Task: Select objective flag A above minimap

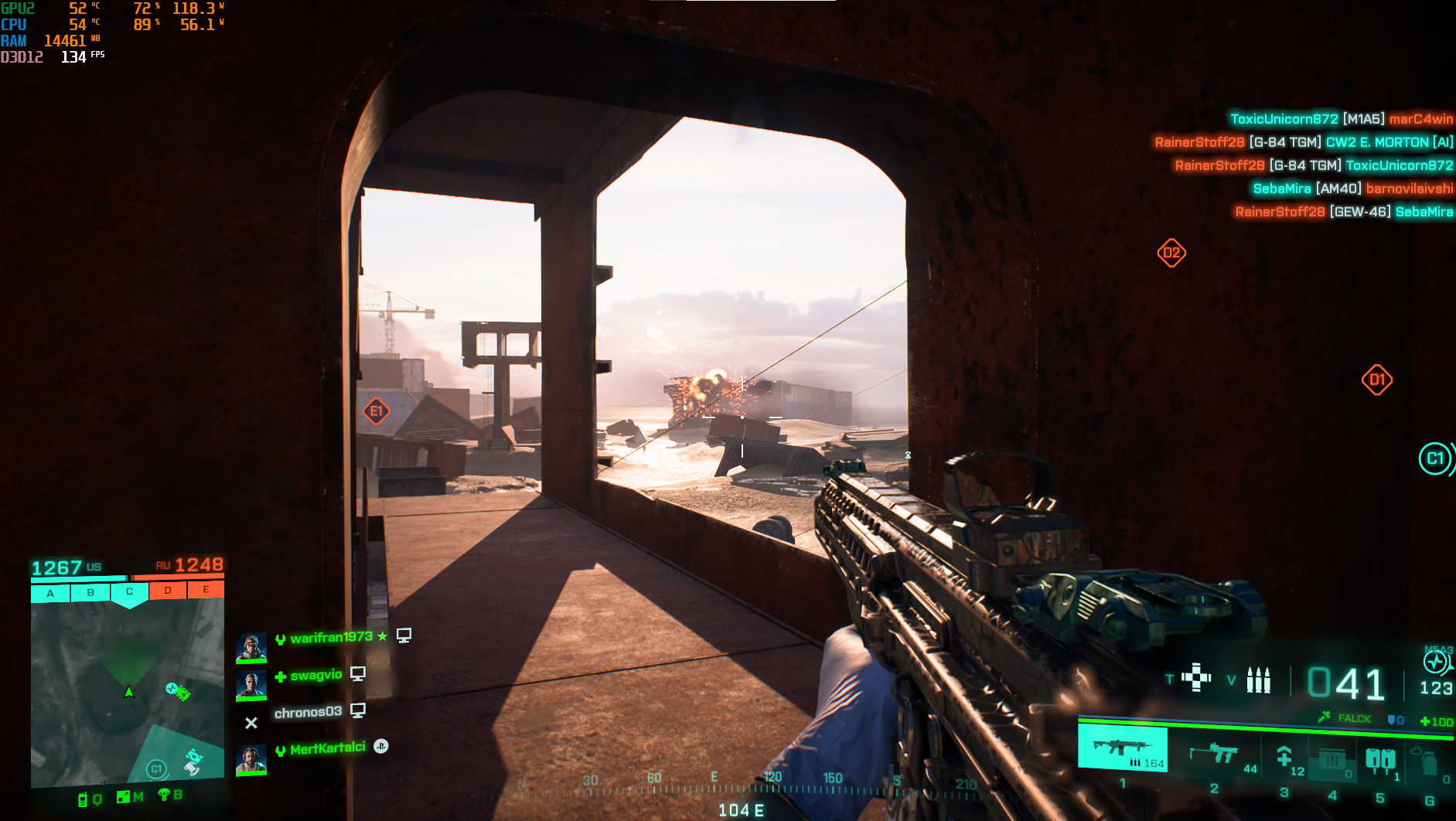Action: pos(50,594)
